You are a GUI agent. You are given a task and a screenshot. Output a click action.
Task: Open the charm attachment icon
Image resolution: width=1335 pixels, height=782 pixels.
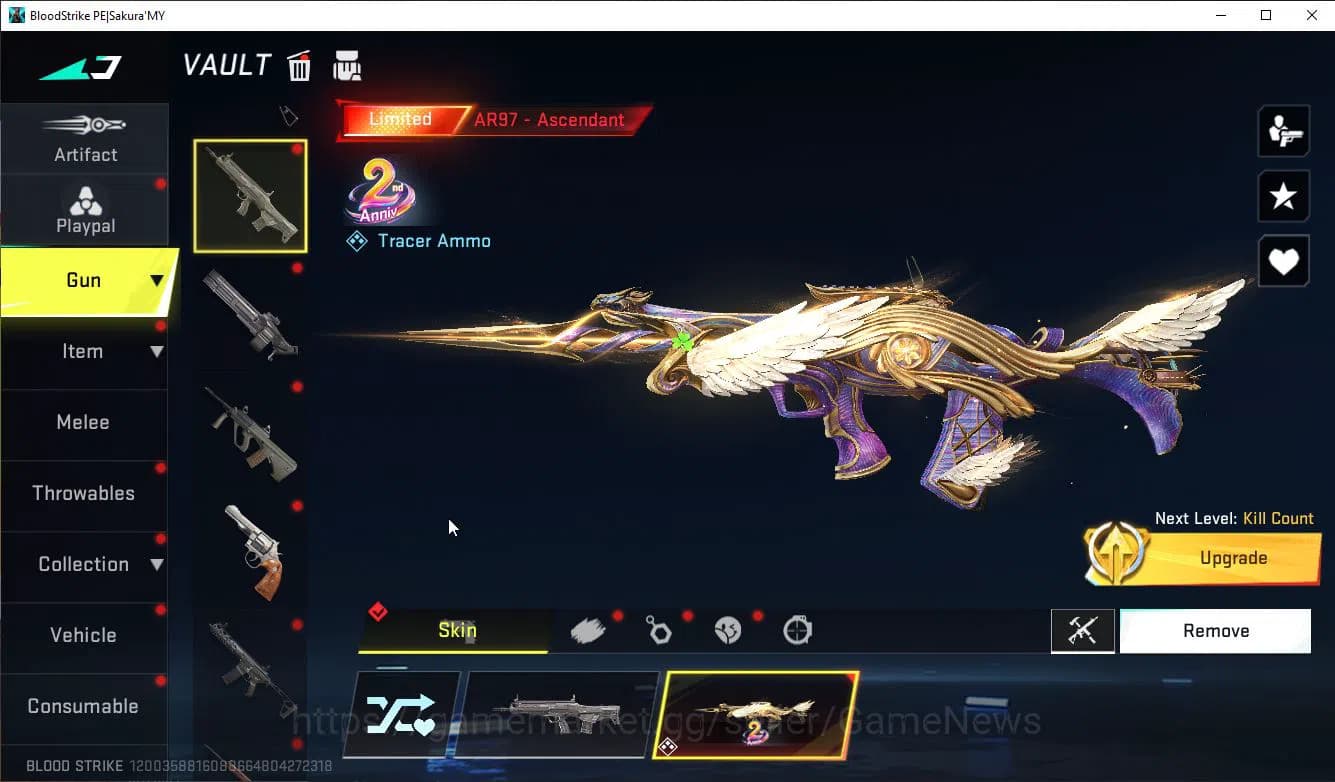pyautogui.click(x=659, y=628)
